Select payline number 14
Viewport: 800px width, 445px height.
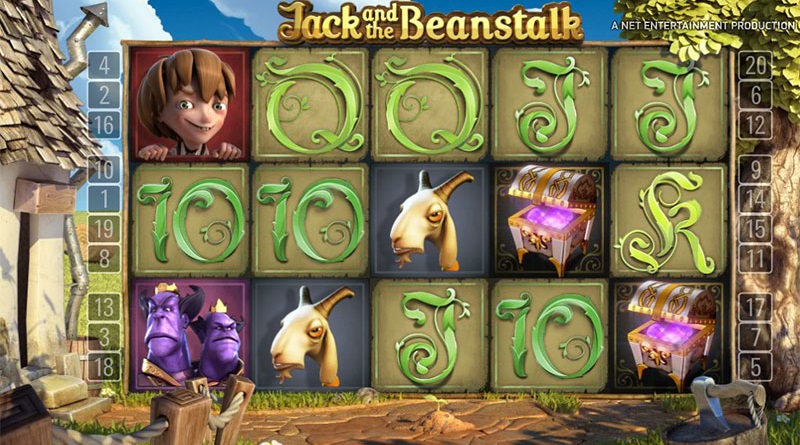(756, 198)
